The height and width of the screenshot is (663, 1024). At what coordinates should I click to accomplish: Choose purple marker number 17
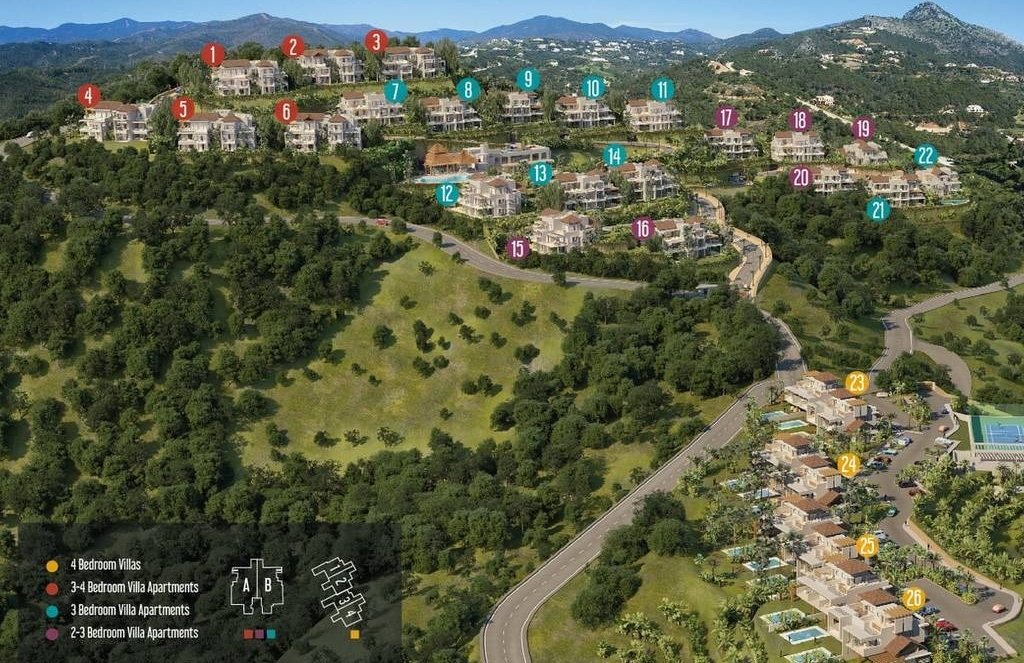pyautogui.click(x=726, y=118)
